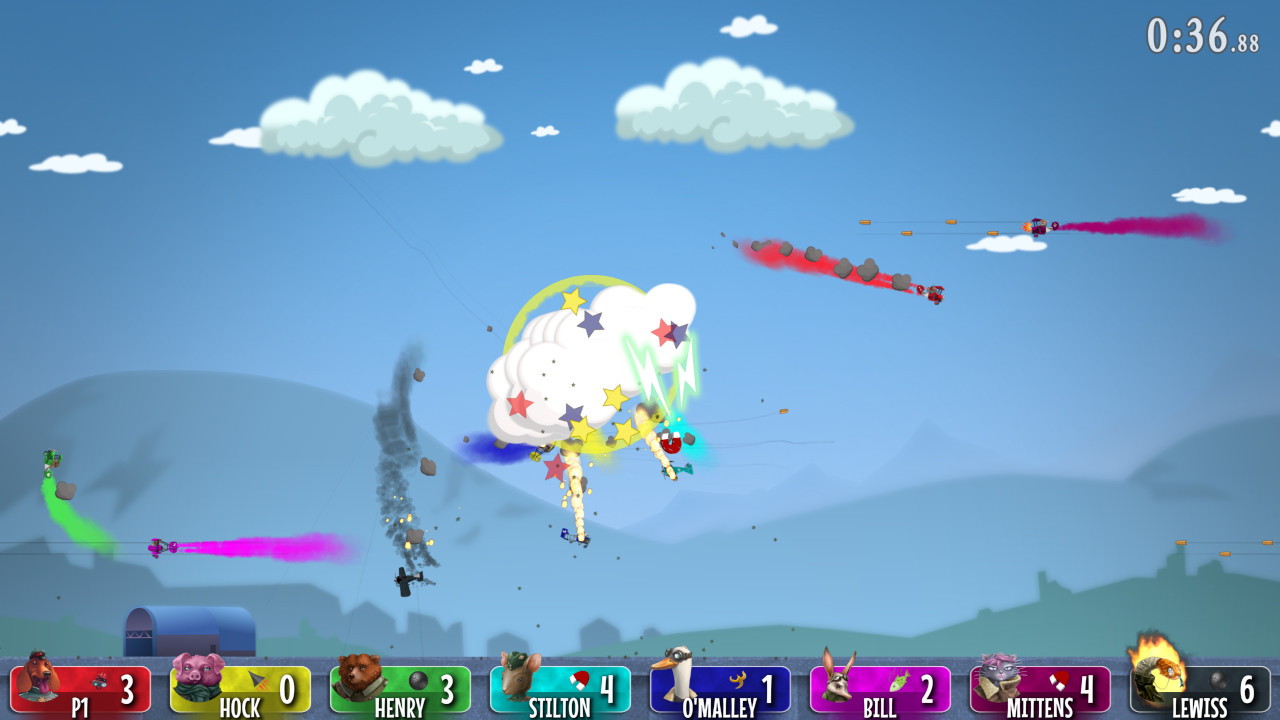
Task: Click STILTON's name label
Action: tap(561, 705)
